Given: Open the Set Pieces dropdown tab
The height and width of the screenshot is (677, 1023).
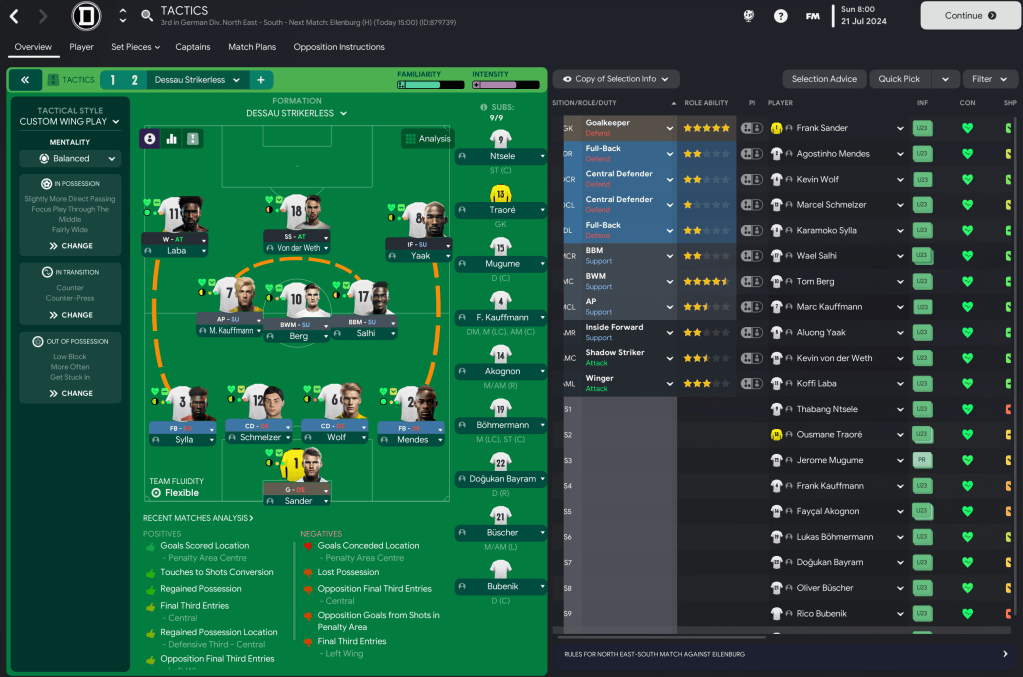Looking at the screenshot, I should point(135,47).
